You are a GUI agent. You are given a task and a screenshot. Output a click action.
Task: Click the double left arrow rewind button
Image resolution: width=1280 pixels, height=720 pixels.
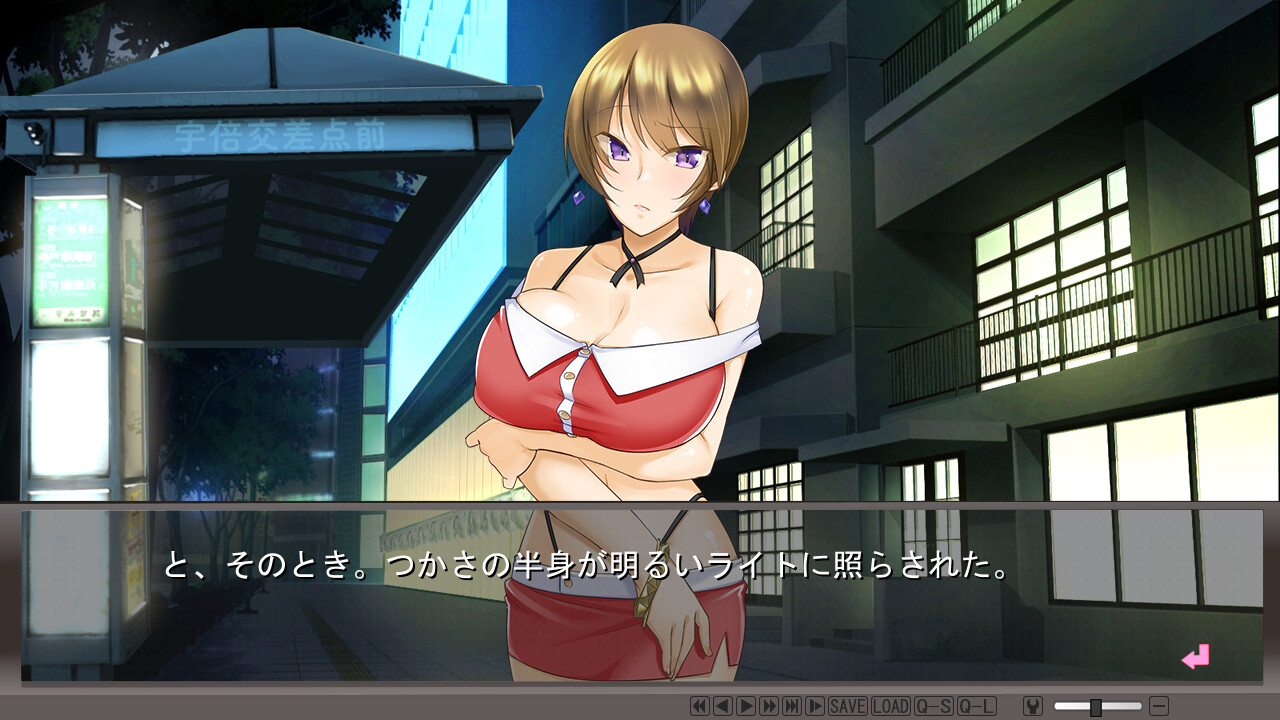700,706
